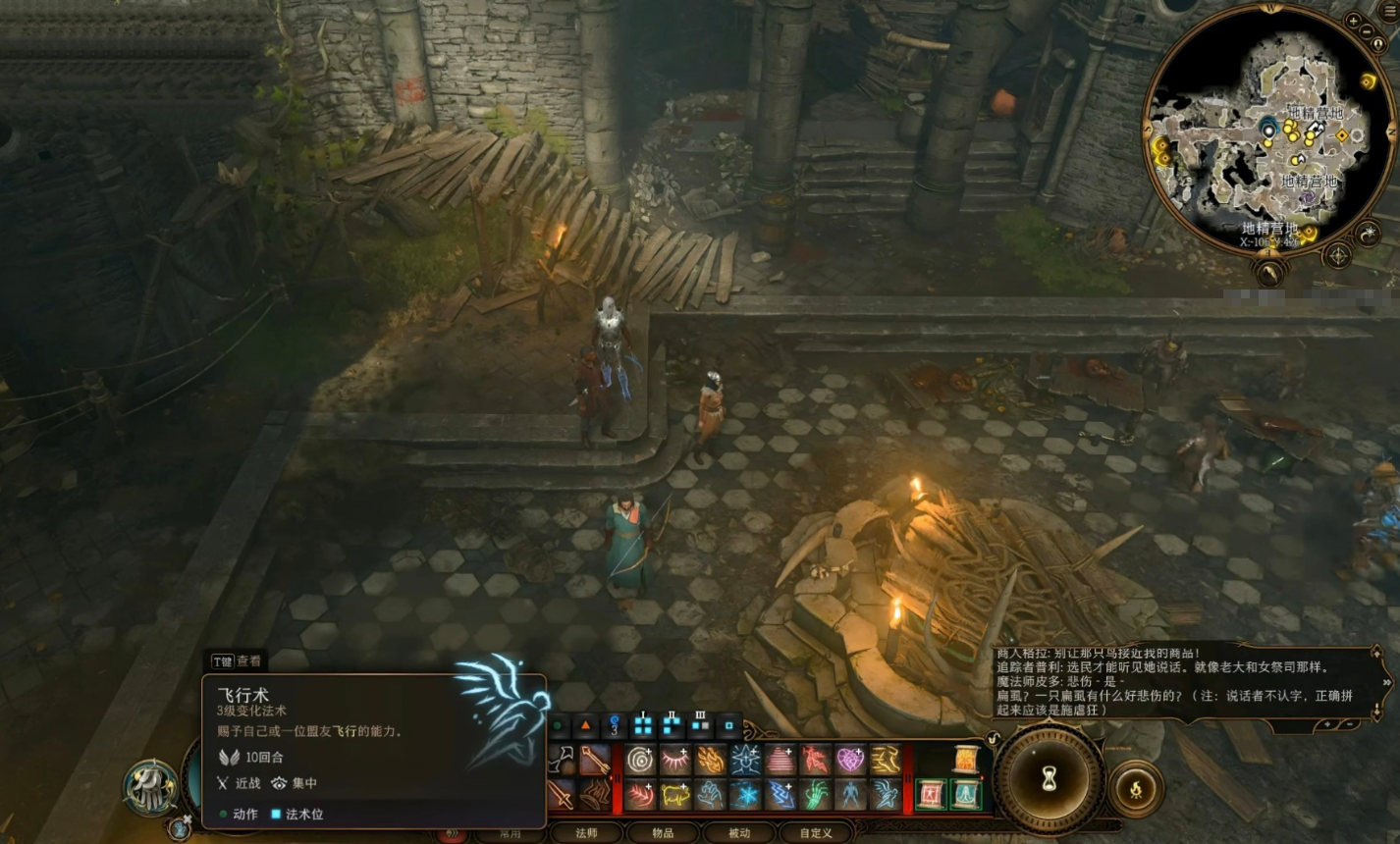
Task: Click the hourglass end turn button
Action: (x=1050, y=780)
